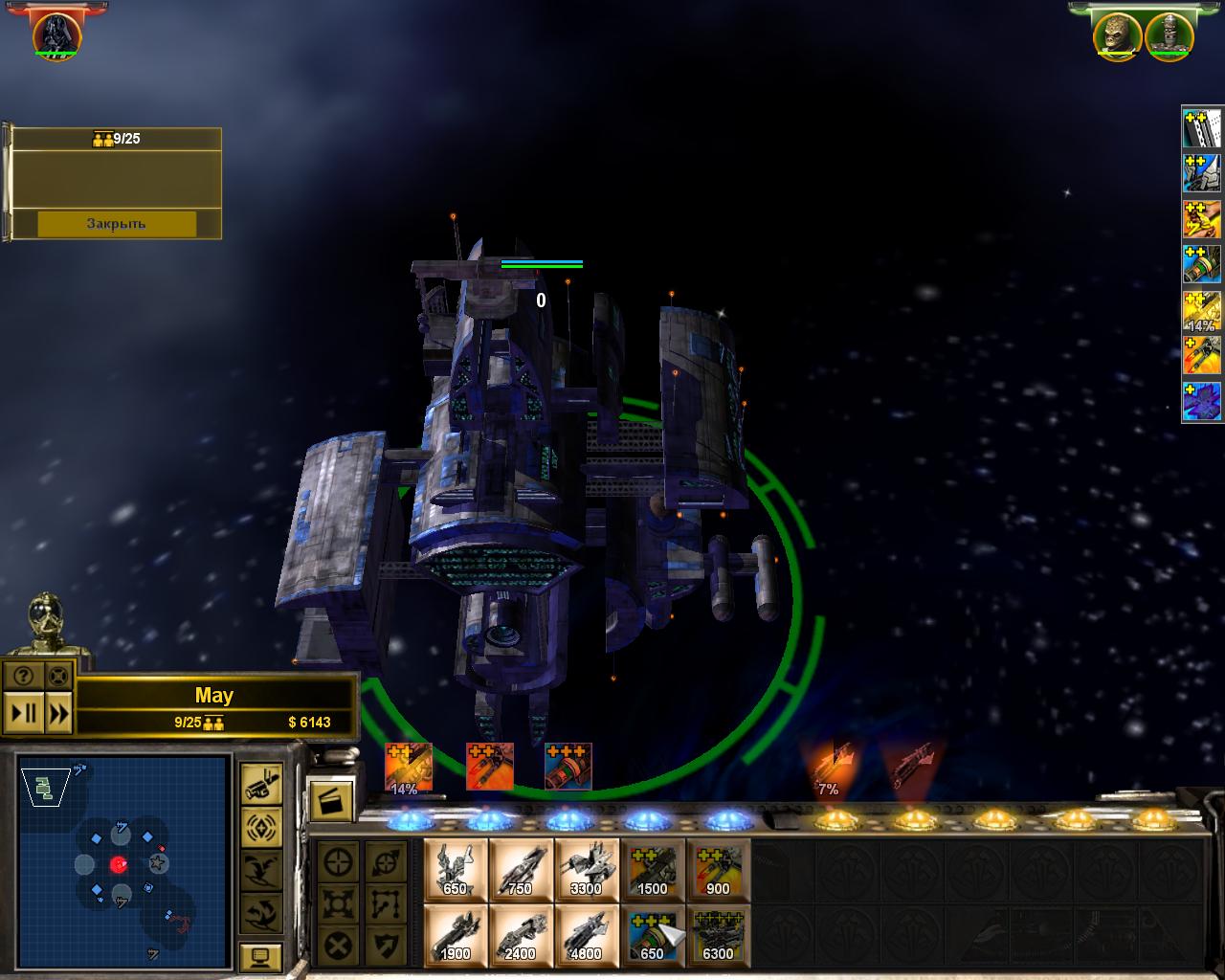
Task: Select the IG-88 hero portrait
Action: pos(1167,35)
